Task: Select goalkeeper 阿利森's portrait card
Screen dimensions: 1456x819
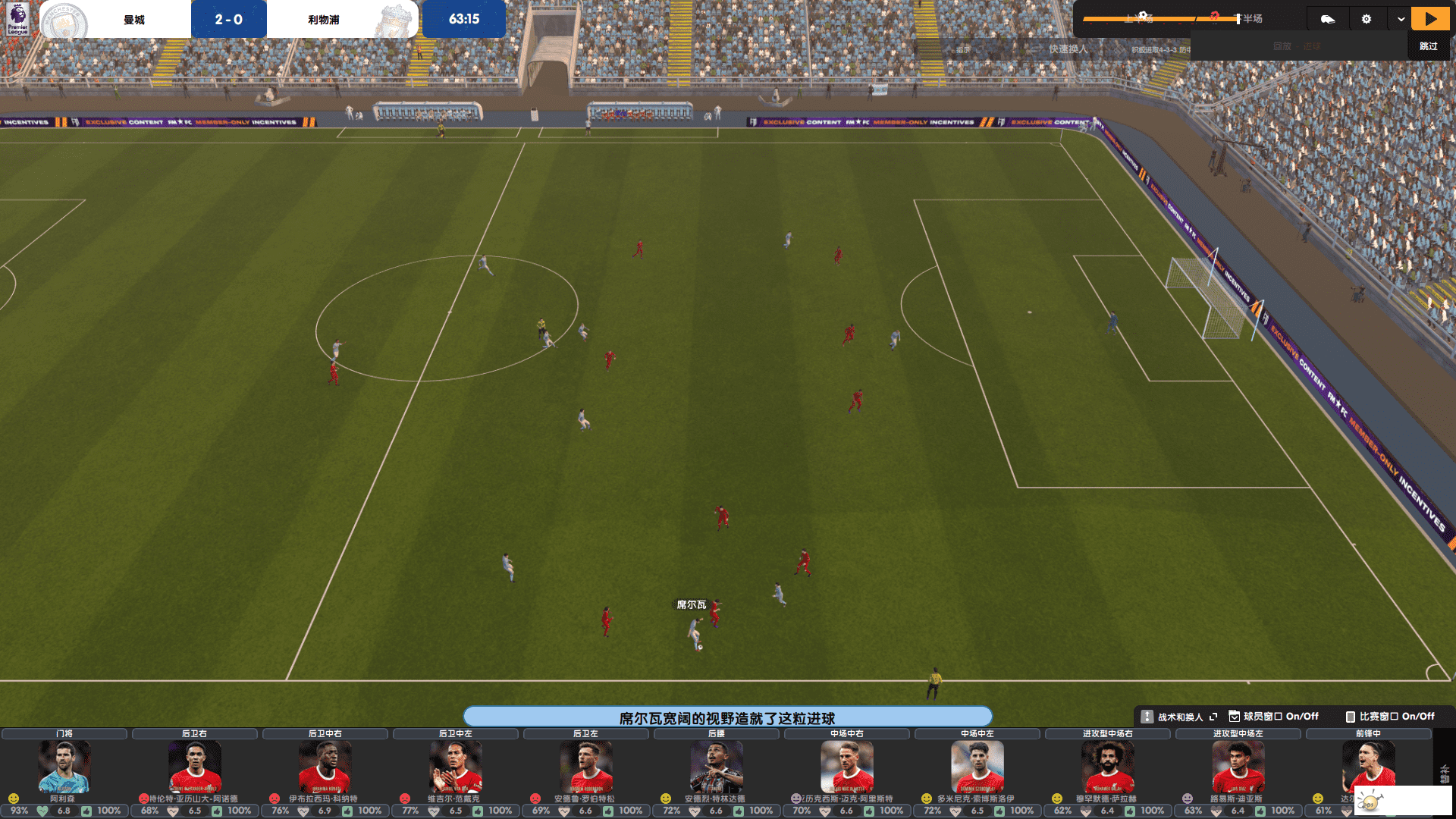Action: pyautogui.click(x=64, y=767)
